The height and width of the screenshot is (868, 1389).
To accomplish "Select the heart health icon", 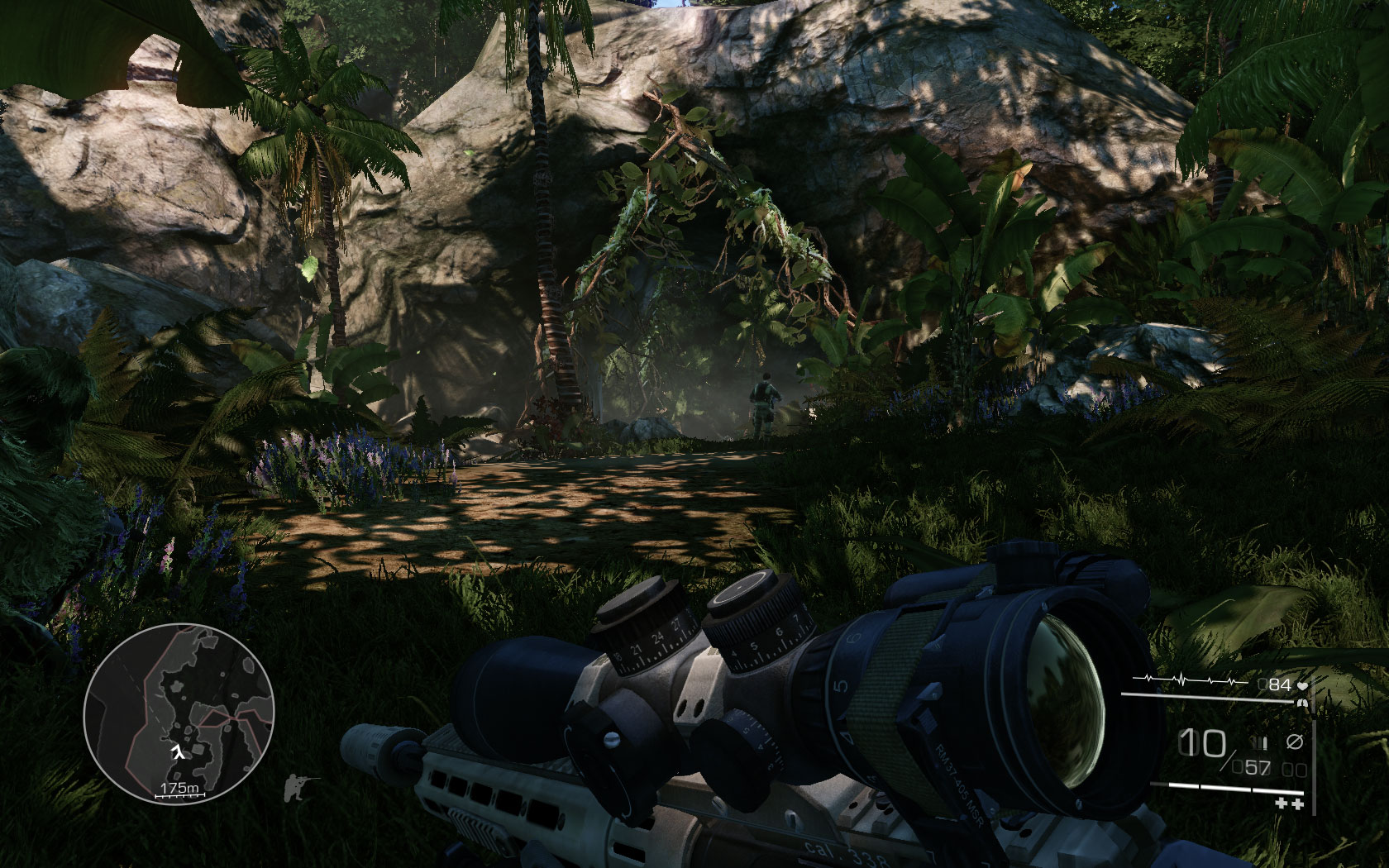I will tap(1303, 685).
